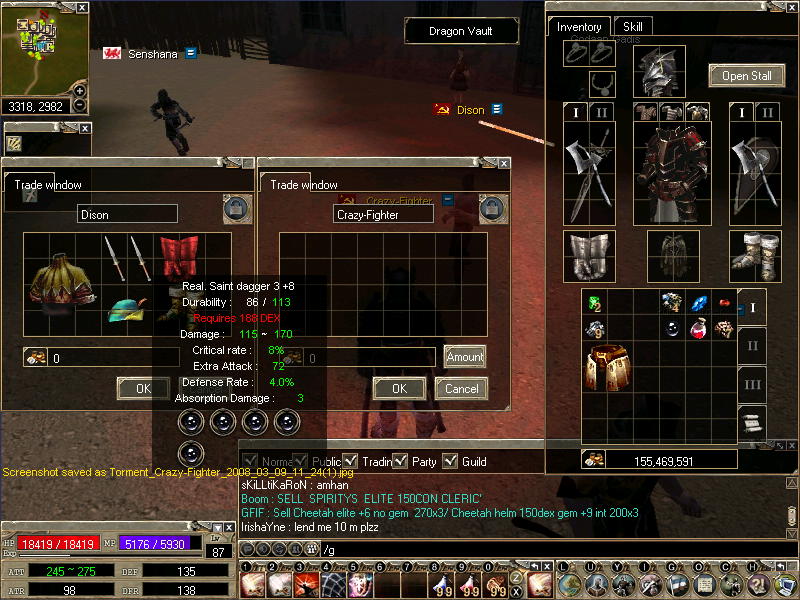This screenshot has height=600, width=800.
Task: Open Stall from the inventory panel
Action: click(x=747, y=76)
